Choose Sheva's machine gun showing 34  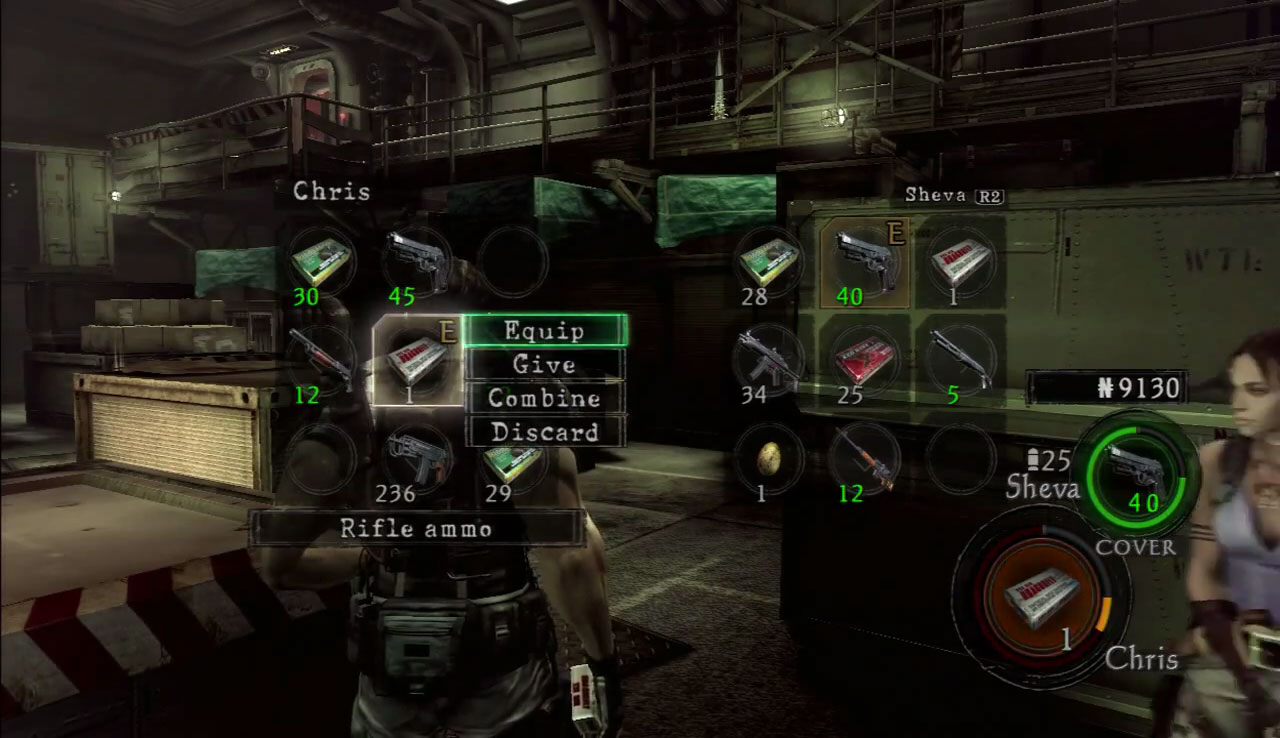click(768, 360)
